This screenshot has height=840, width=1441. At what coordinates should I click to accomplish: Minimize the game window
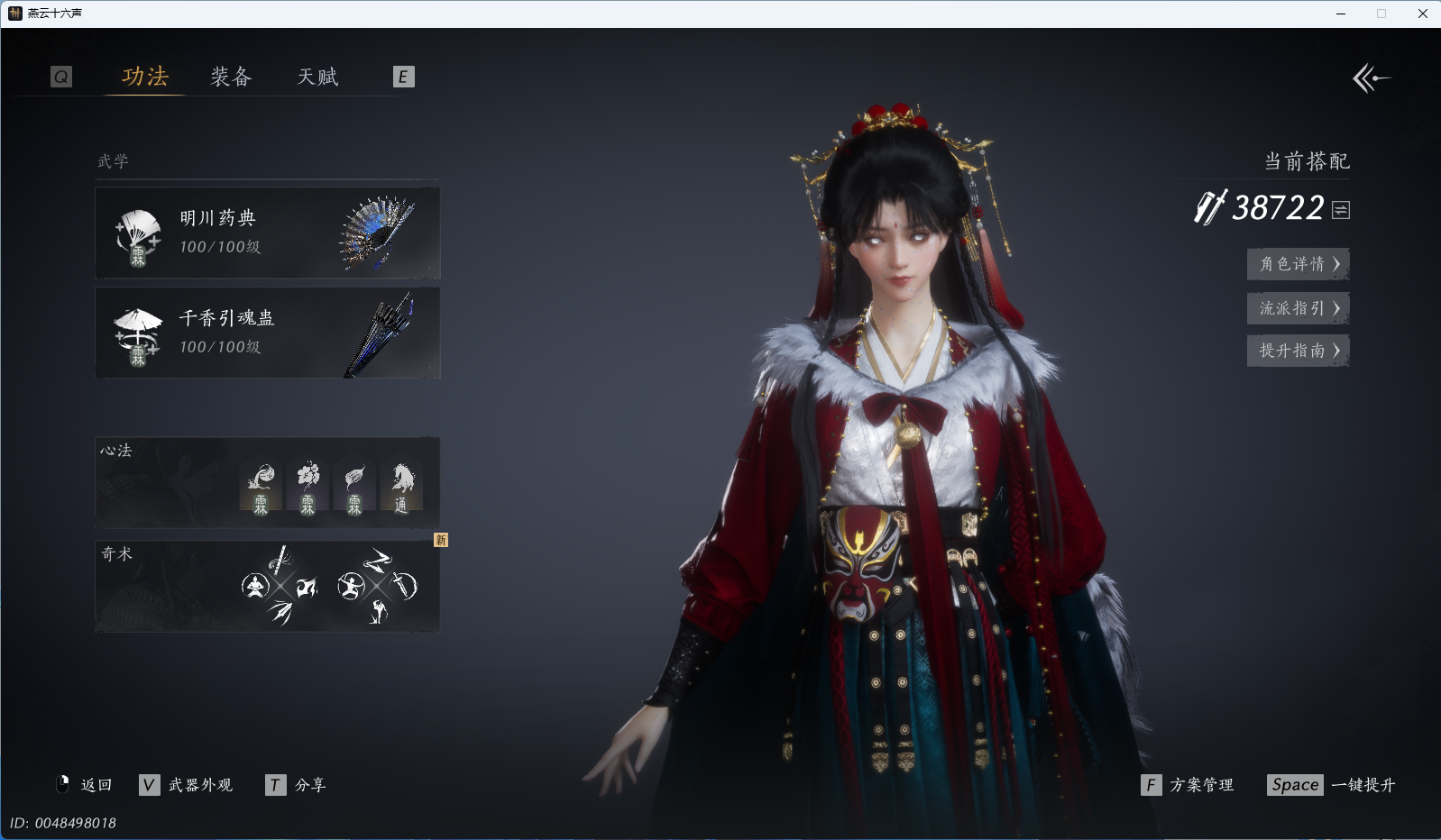[x=1341, y=14]
